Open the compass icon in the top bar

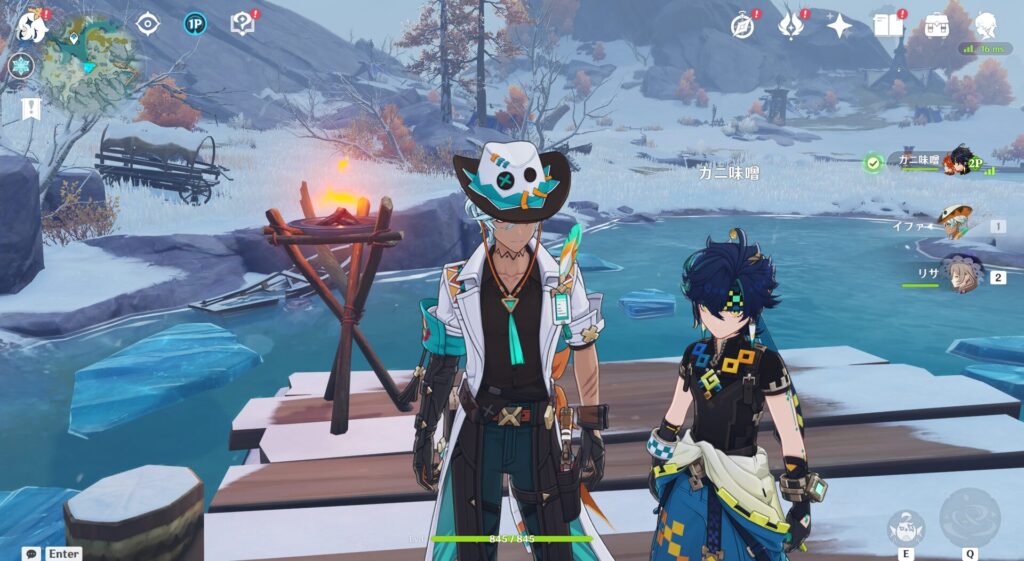[743, 25]
